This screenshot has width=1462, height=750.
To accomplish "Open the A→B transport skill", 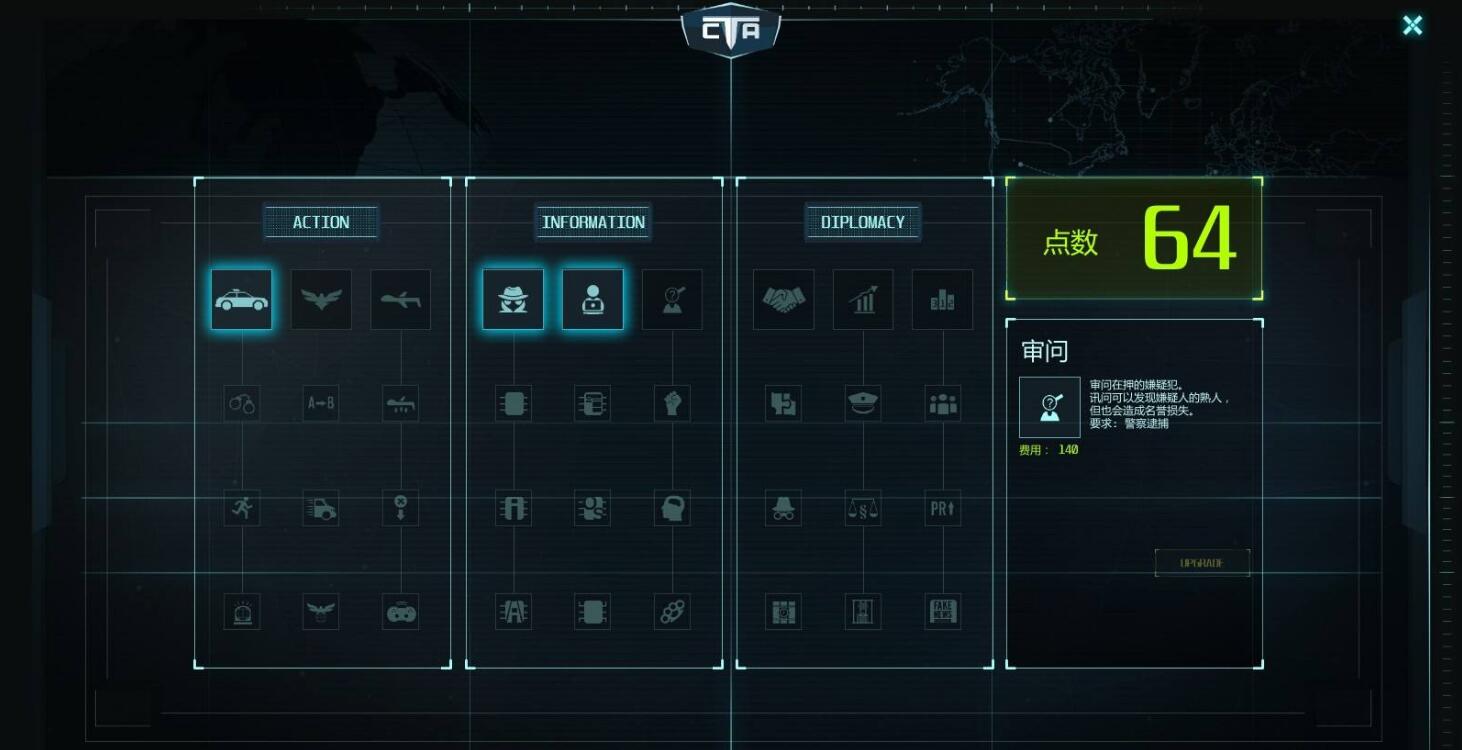I will click(320, 403).
